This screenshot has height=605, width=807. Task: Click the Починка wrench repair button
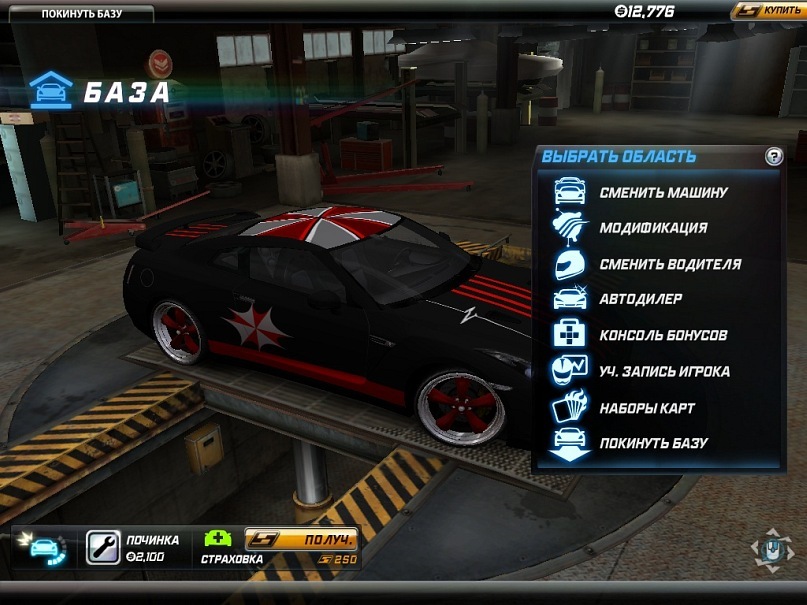point(103,546)
